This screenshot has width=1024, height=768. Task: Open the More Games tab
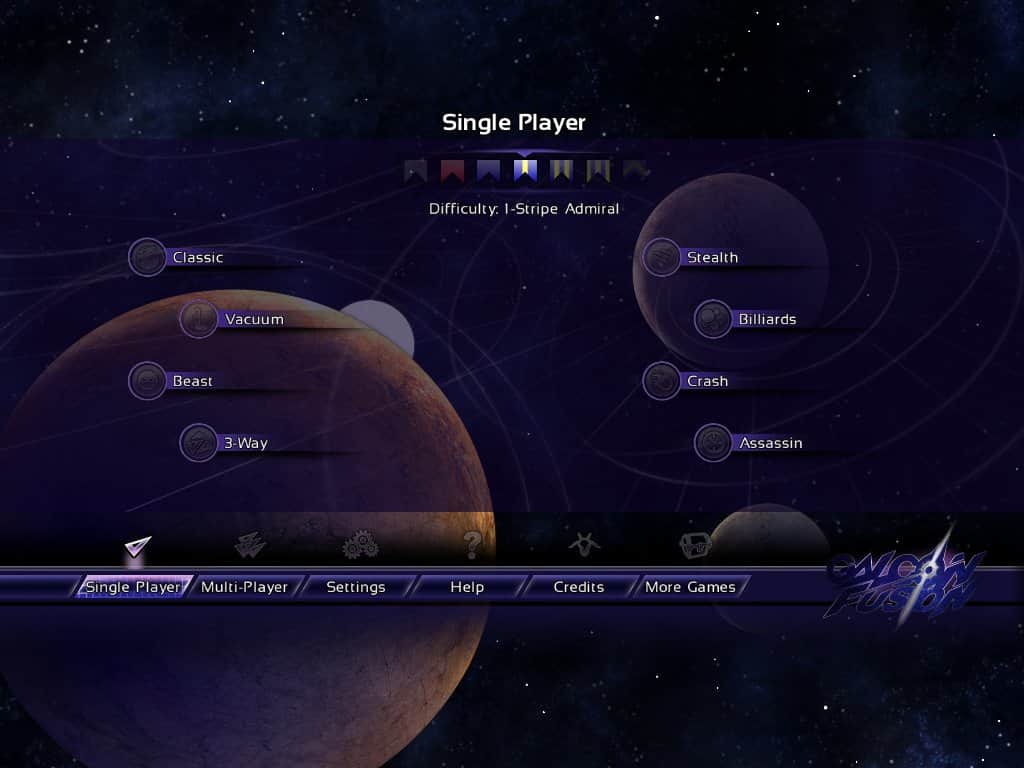point(690,587)
